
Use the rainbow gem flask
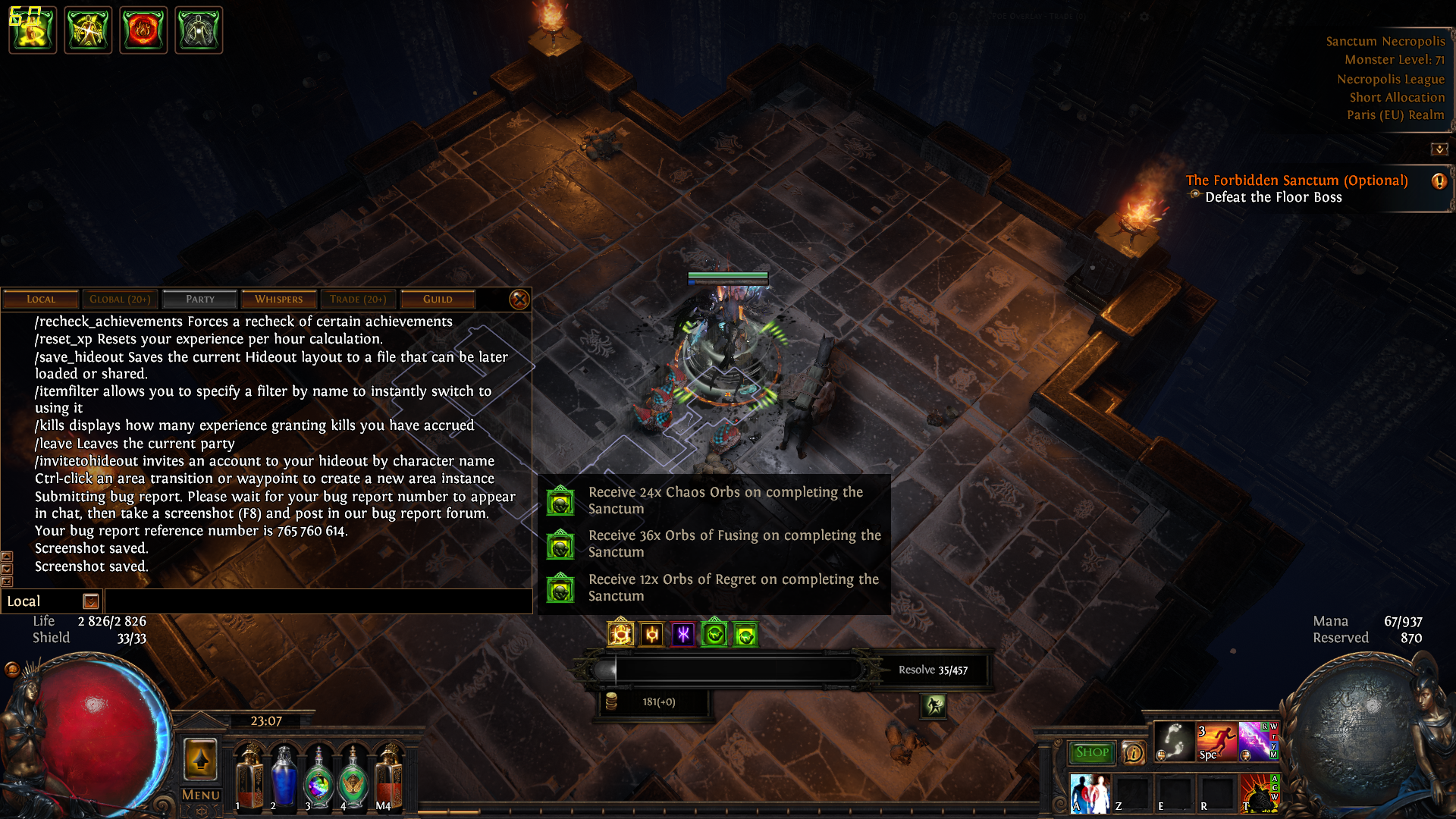(x=318, y=781)
